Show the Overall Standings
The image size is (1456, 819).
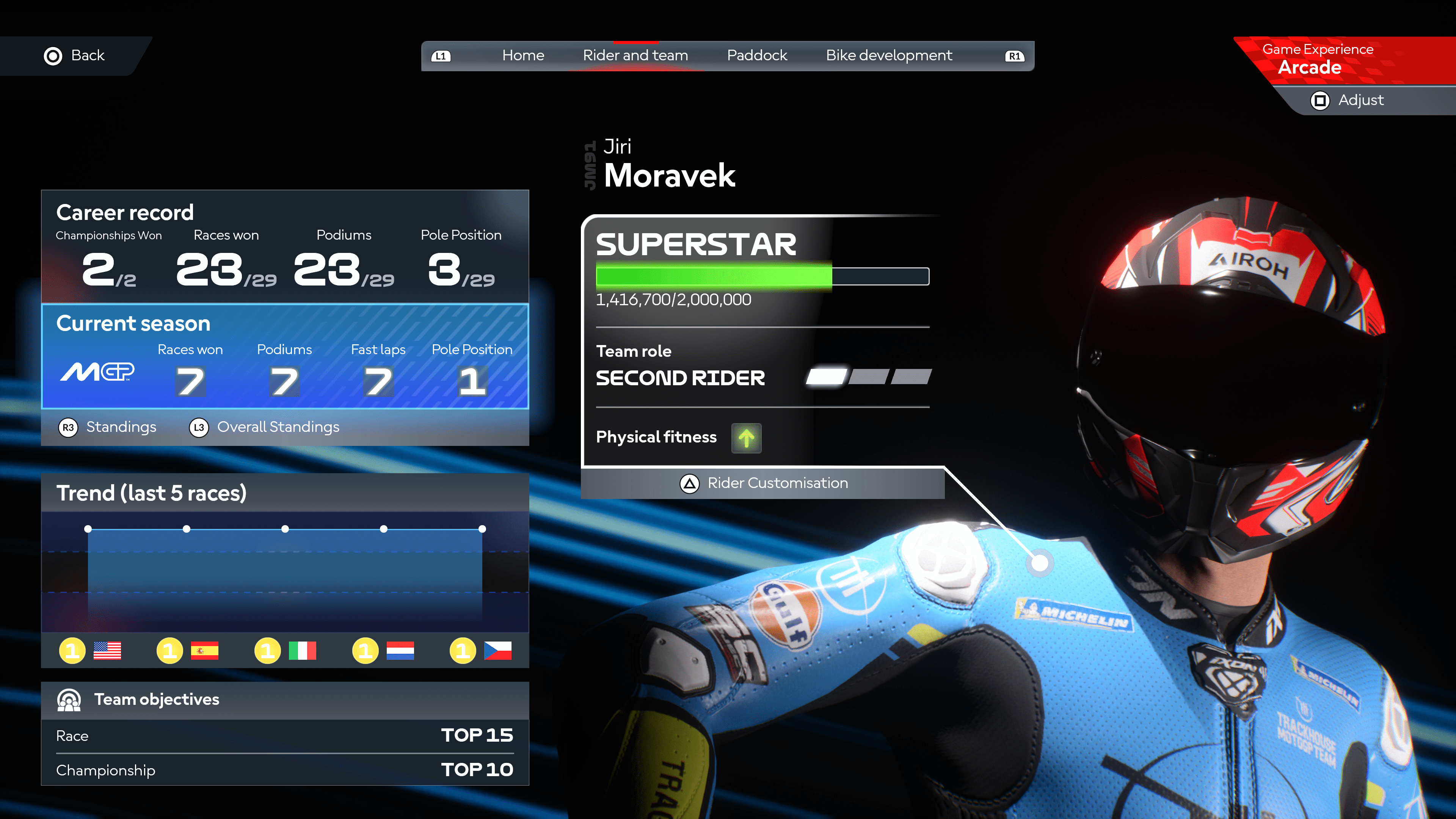[265, 427]
